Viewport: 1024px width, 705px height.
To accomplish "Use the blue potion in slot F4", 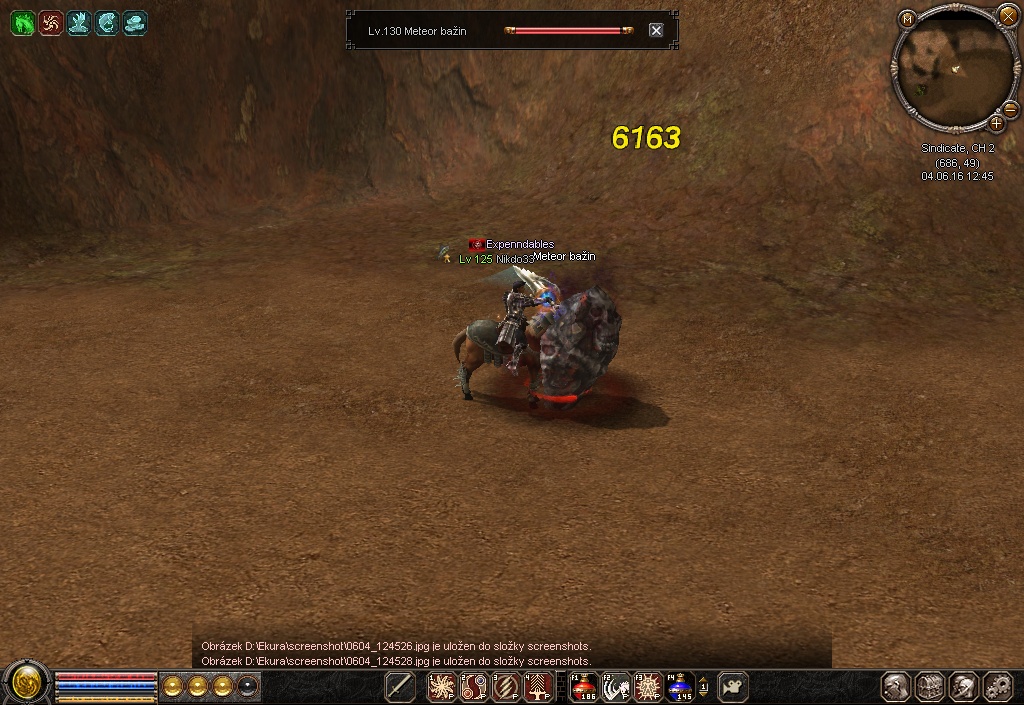I will pos(680,687).
